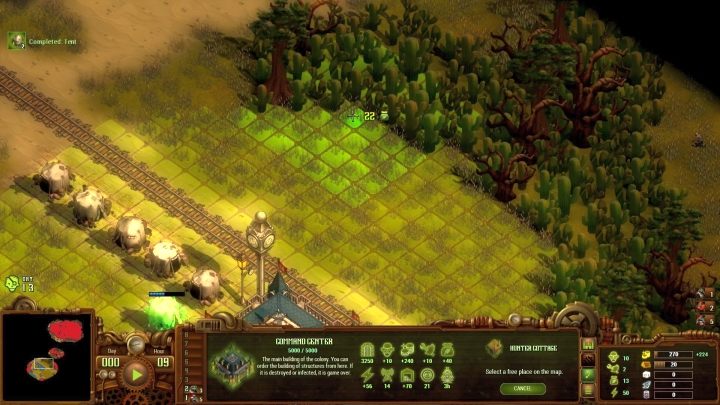The height and width of the screenshot is (405, 720).
Task: Open the green question mark help tab
Action: click(588, 372)
